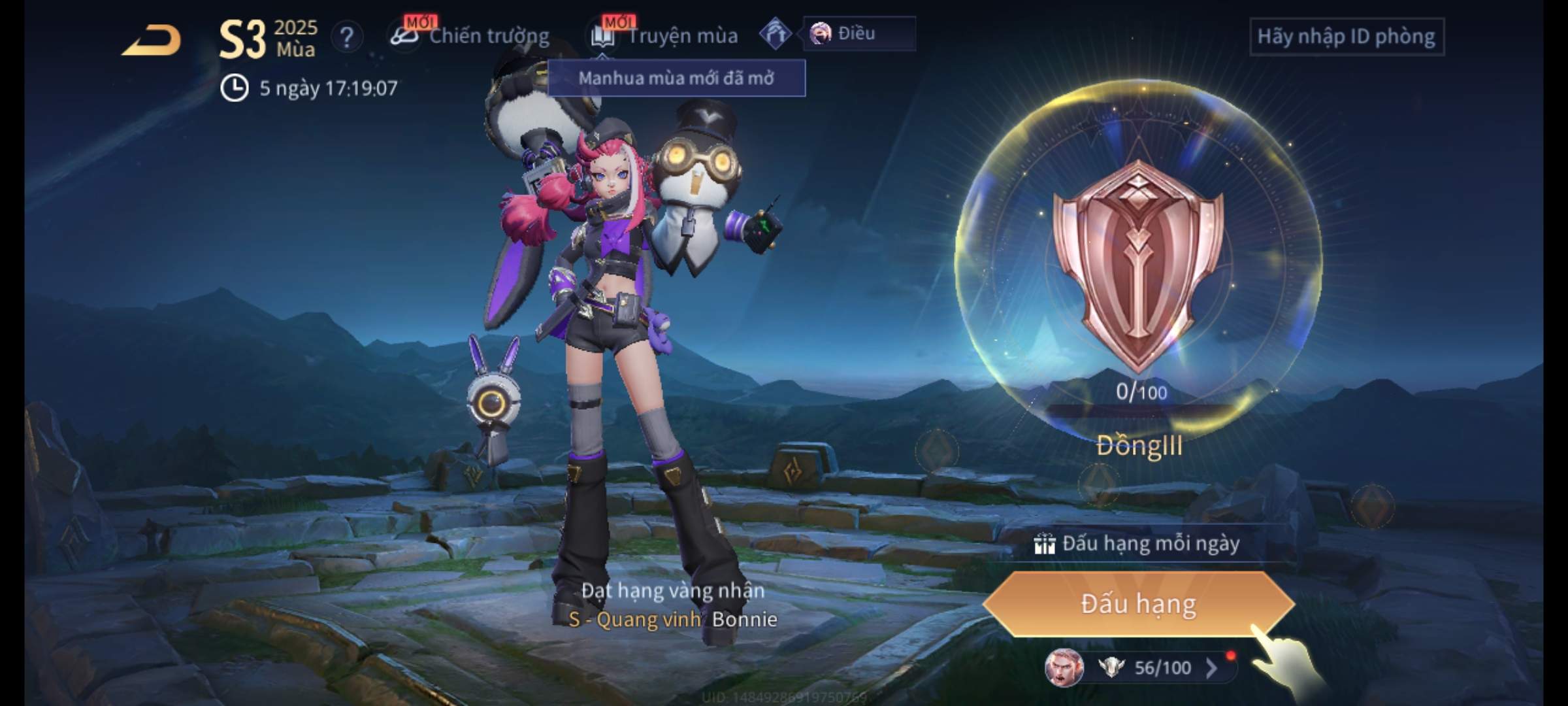Open Truyện mùa season story
Image resolution: width=1568 pixels, height=706 pixels.
(666, 36)
